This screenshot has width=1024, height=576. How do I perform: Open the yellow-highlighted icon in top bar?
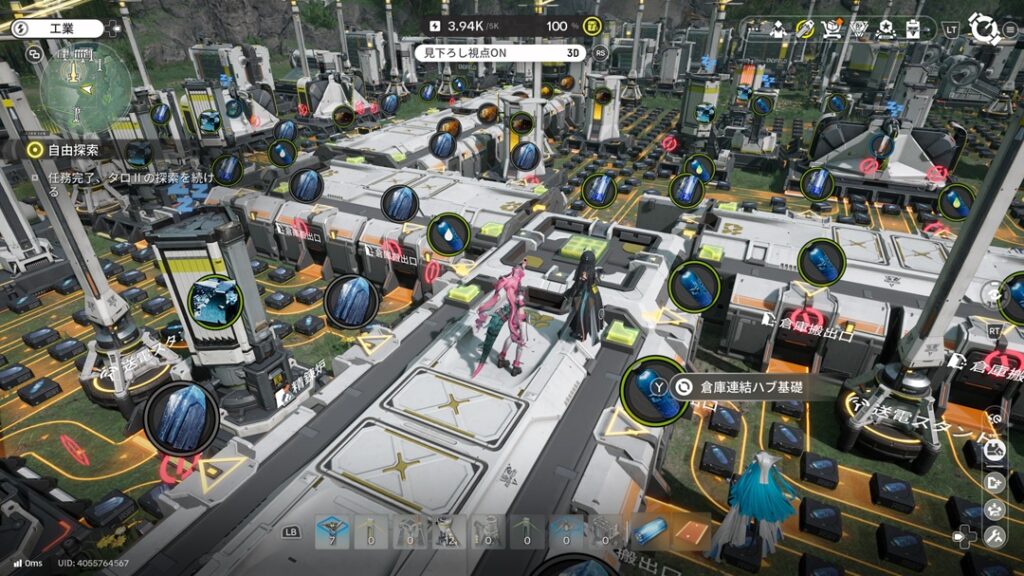click(x=805, y=29)
